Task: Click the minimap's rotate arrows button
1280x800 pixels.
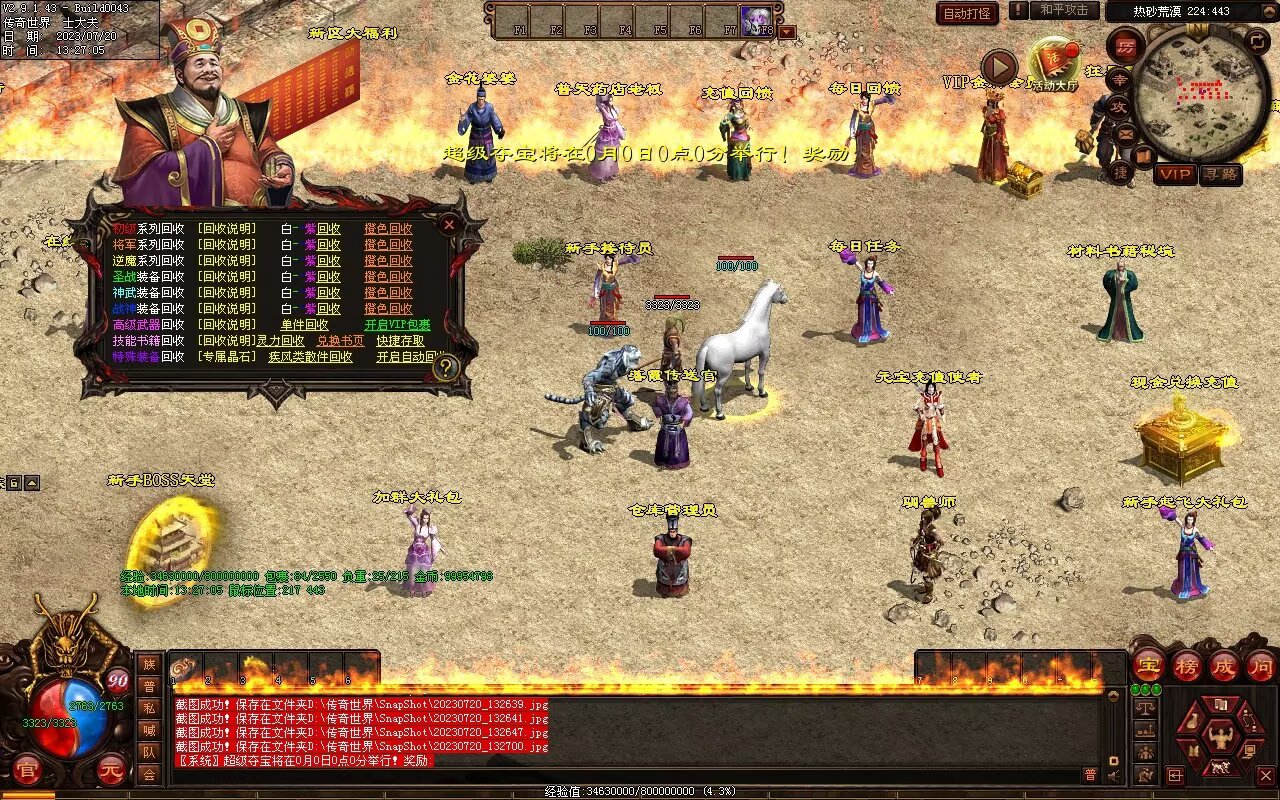Action: (1257, 41)
